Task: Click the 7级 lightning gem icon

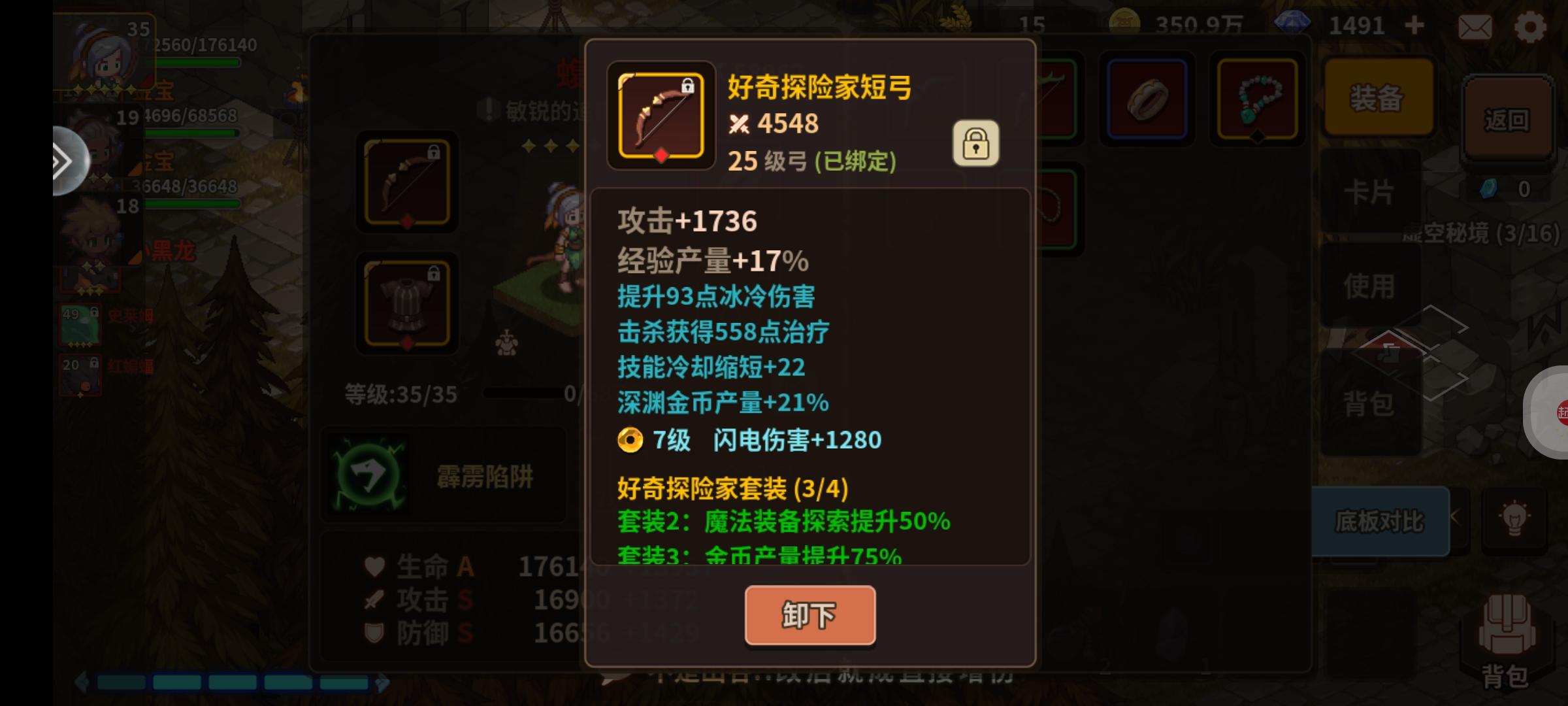Action: point(631,440)
